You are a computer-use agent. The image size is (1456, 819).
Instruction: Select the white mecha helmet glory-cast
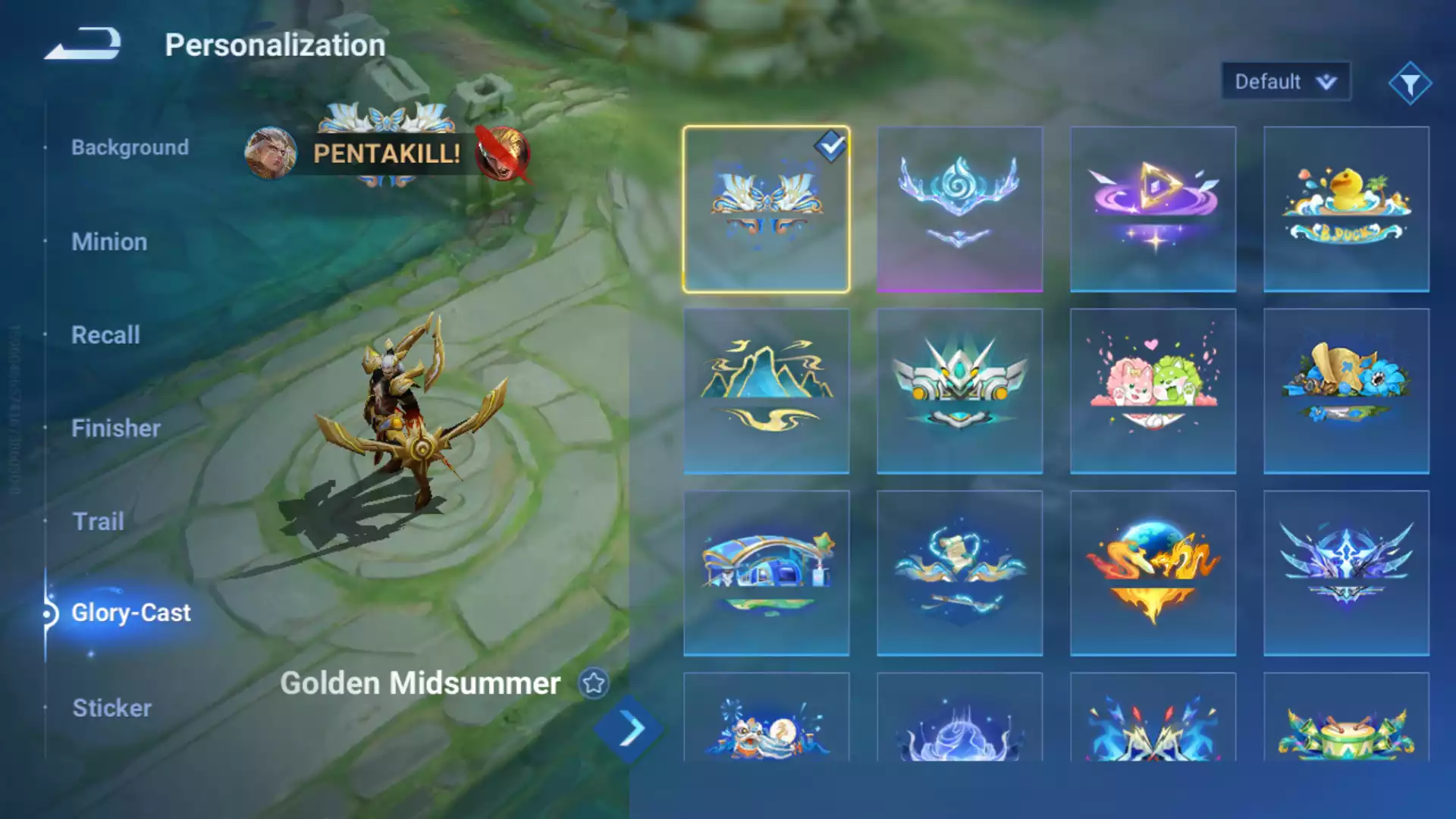959,391
